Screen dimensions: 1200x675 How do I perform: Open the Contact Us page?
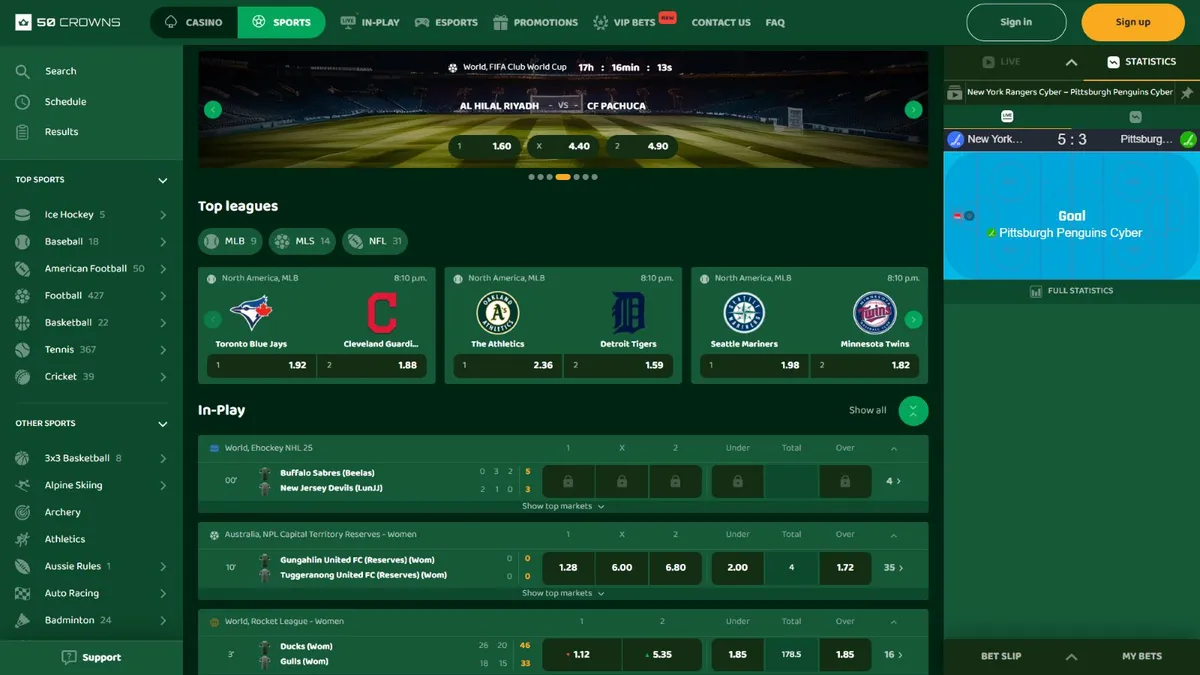click(720, 22)
